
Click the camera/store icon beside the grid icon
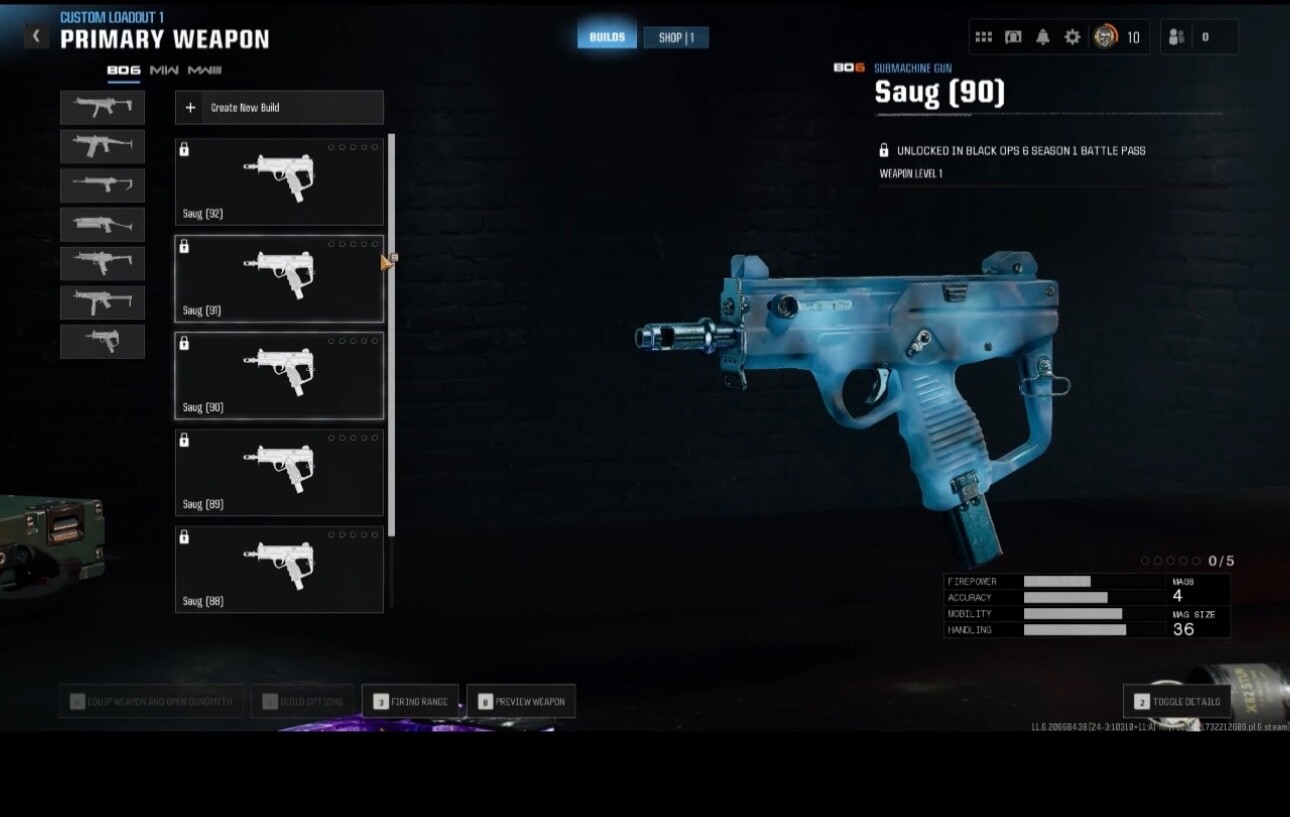(x=1013, y=36)
